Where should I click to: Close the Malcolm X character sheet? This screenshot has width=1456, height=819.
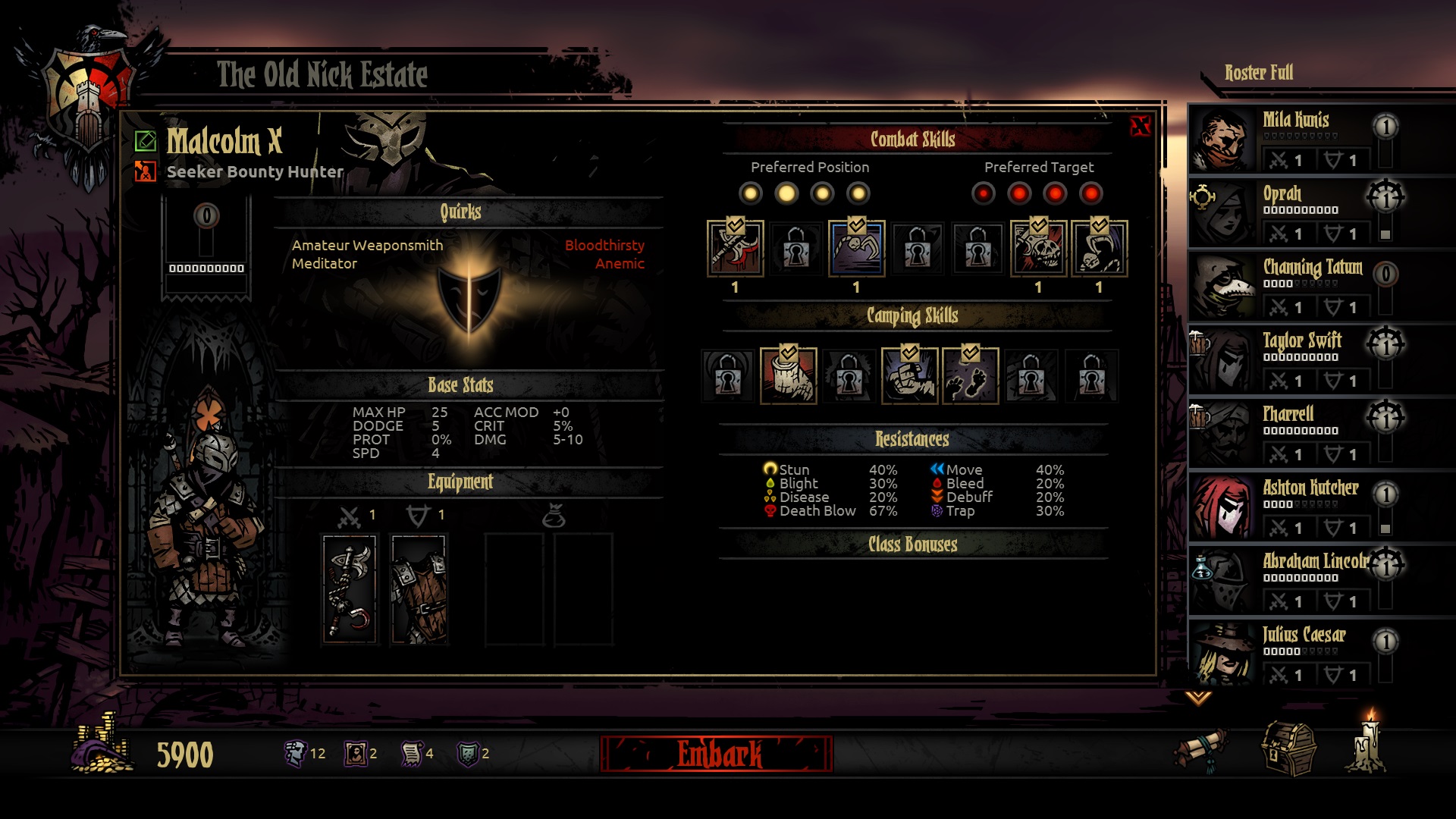tap(1140, 127)
